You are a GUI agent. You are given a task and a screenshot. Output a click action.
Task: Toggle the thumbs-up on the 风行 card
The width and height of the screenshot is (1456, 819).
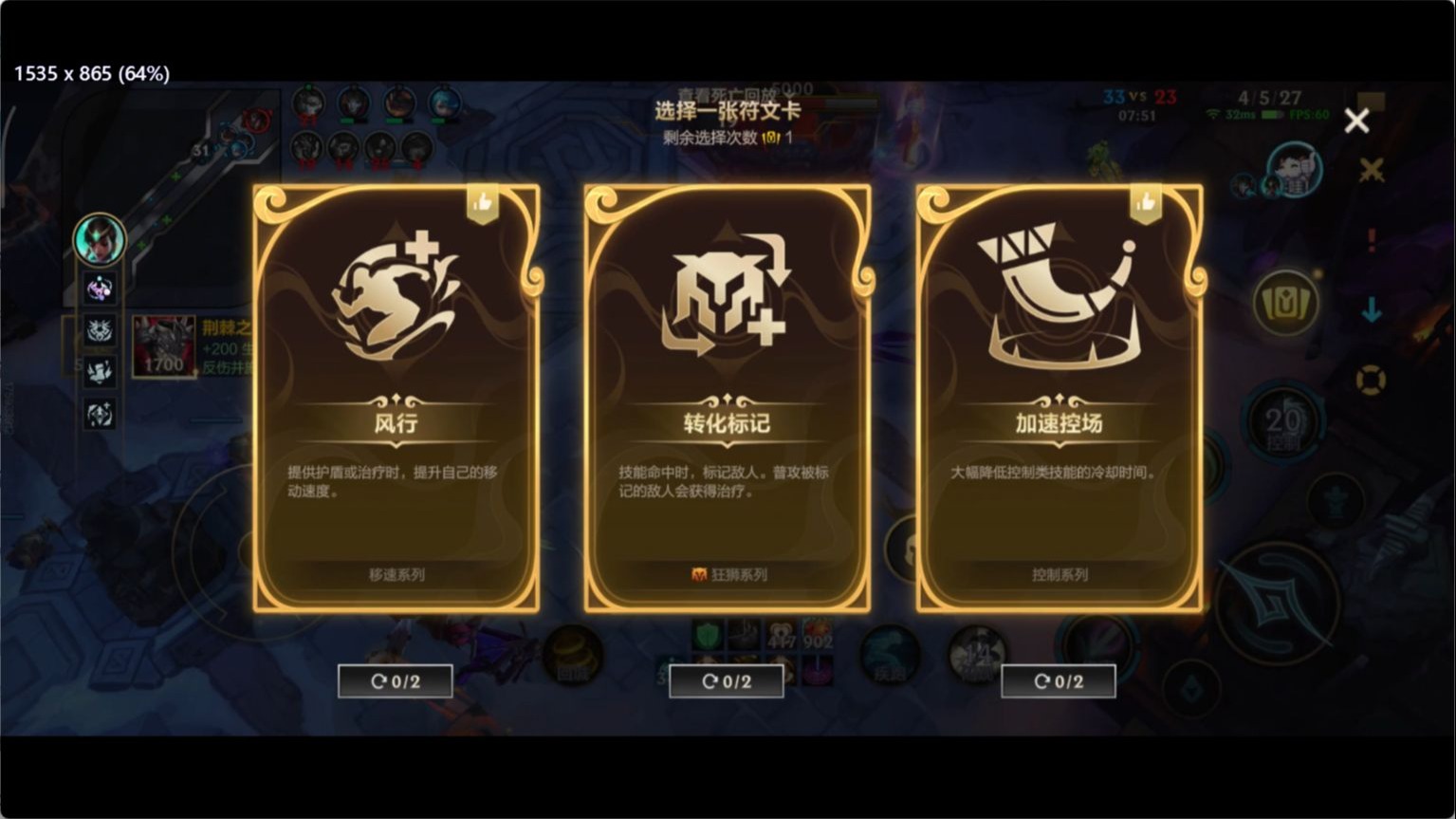pyautogui.click(x=482, y=201)
